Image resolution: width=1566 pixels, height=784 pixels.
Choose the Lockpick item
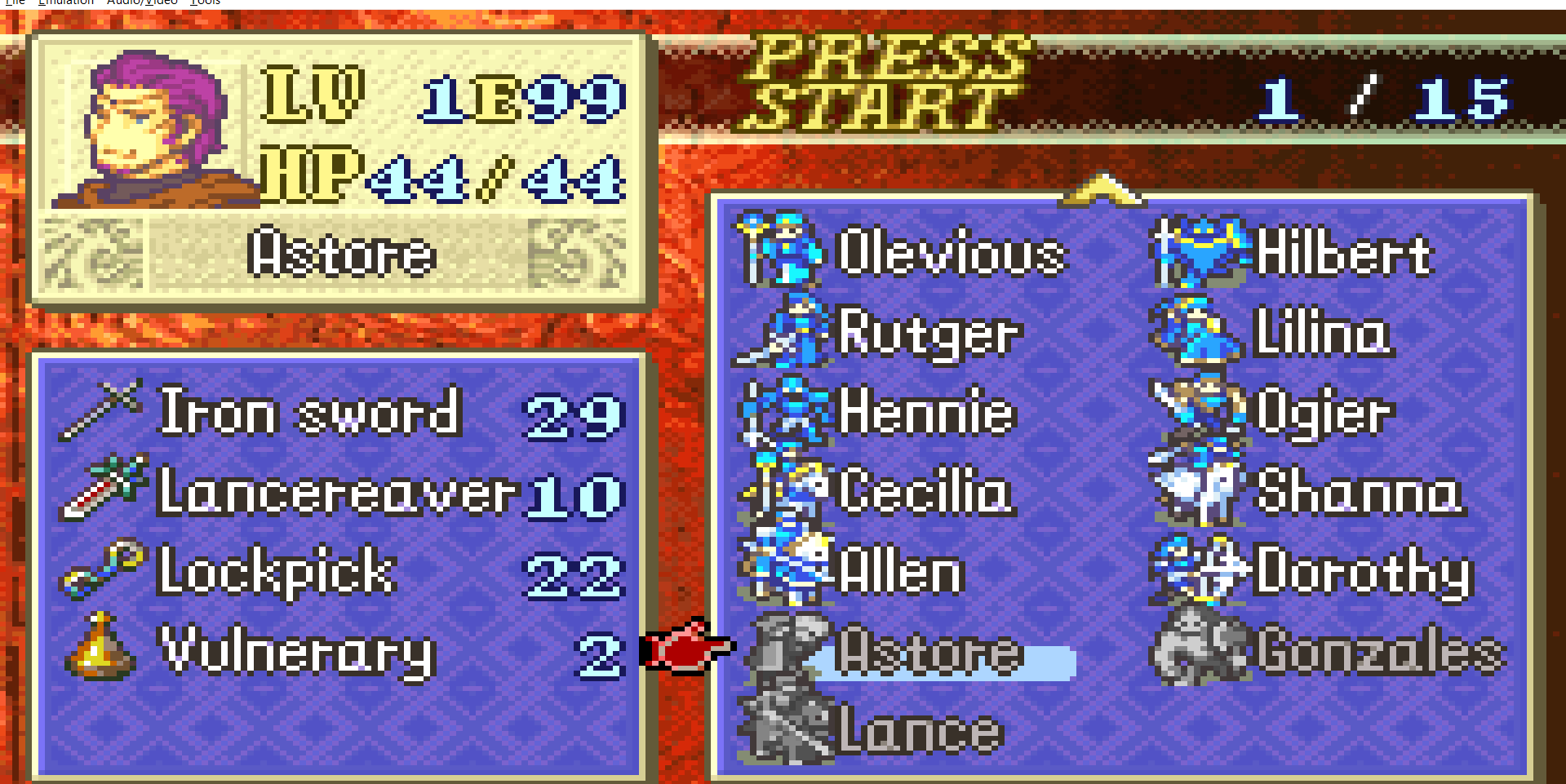(276, 572)
